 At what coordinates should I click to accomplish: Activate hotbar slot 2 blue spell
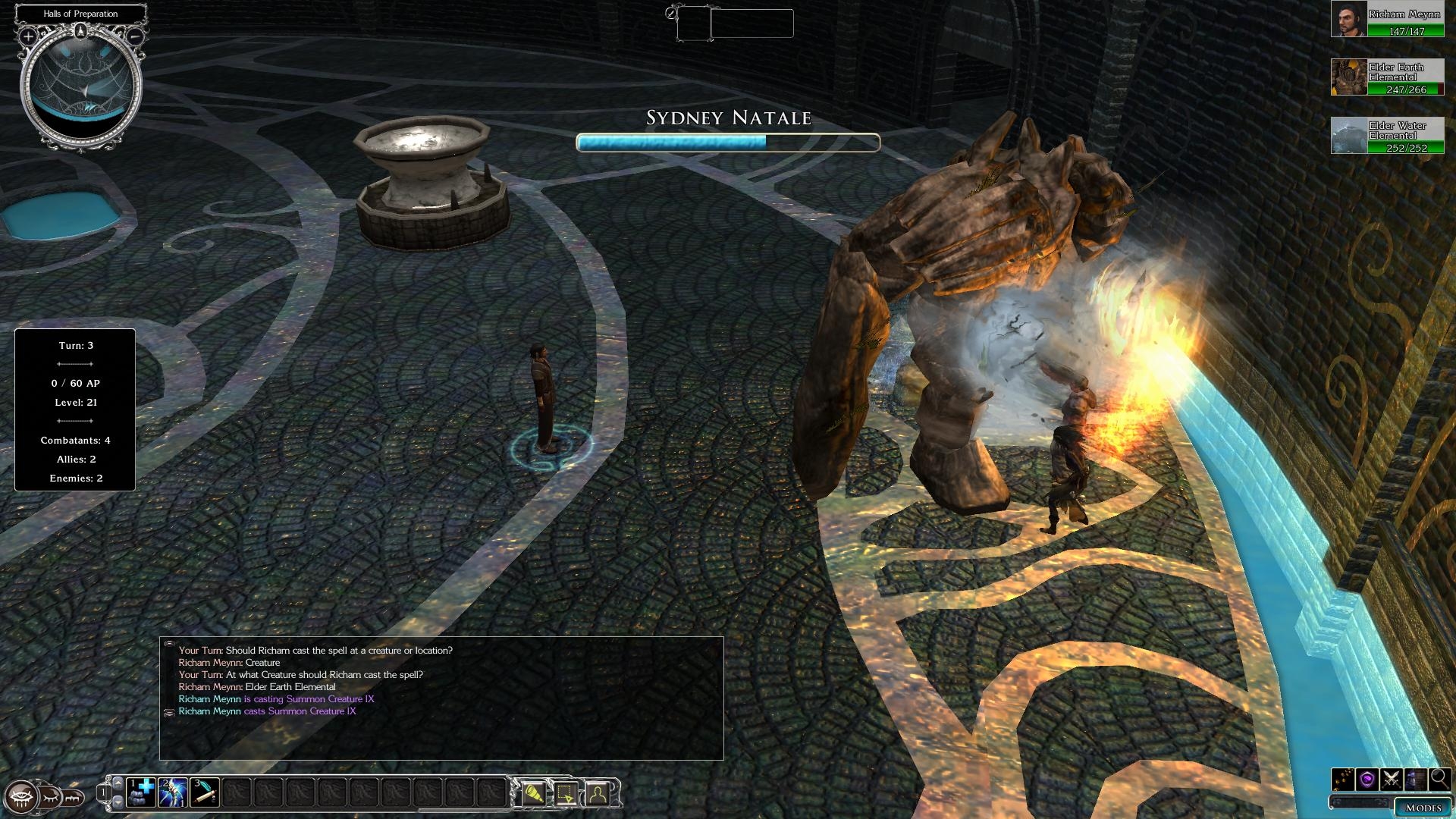click(x=173, y=792)
